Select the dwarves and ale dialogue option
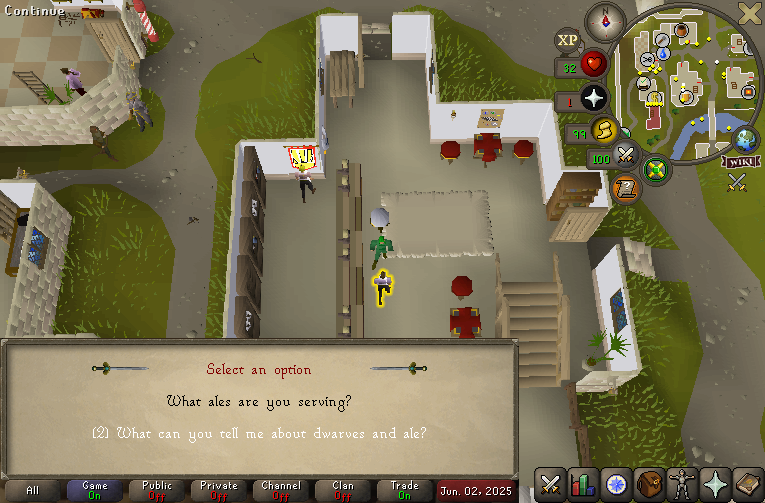Screen dimensions: 765x503 click(259, 433)
